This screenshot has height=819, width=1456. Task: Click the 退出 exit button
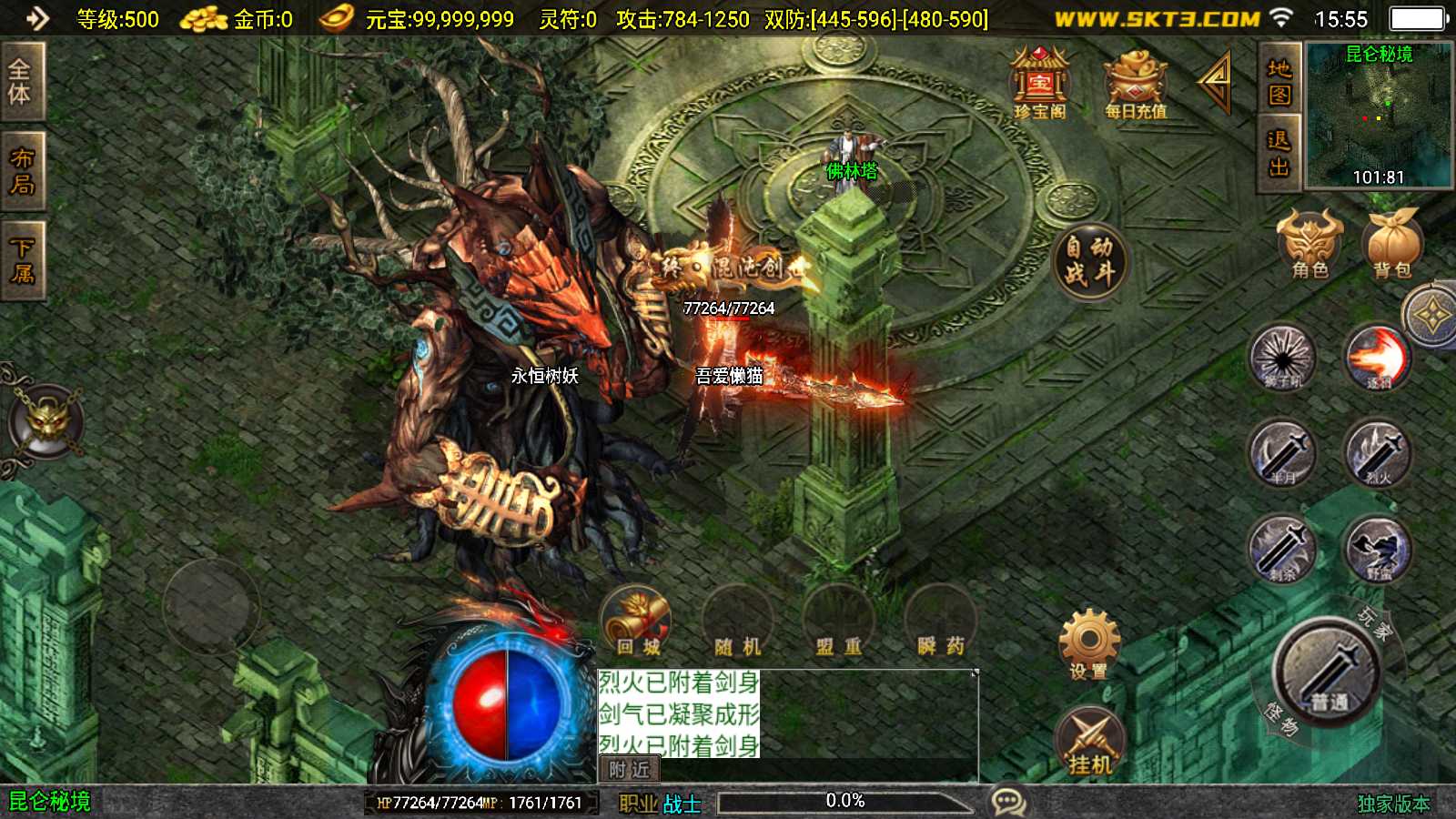1279,153
